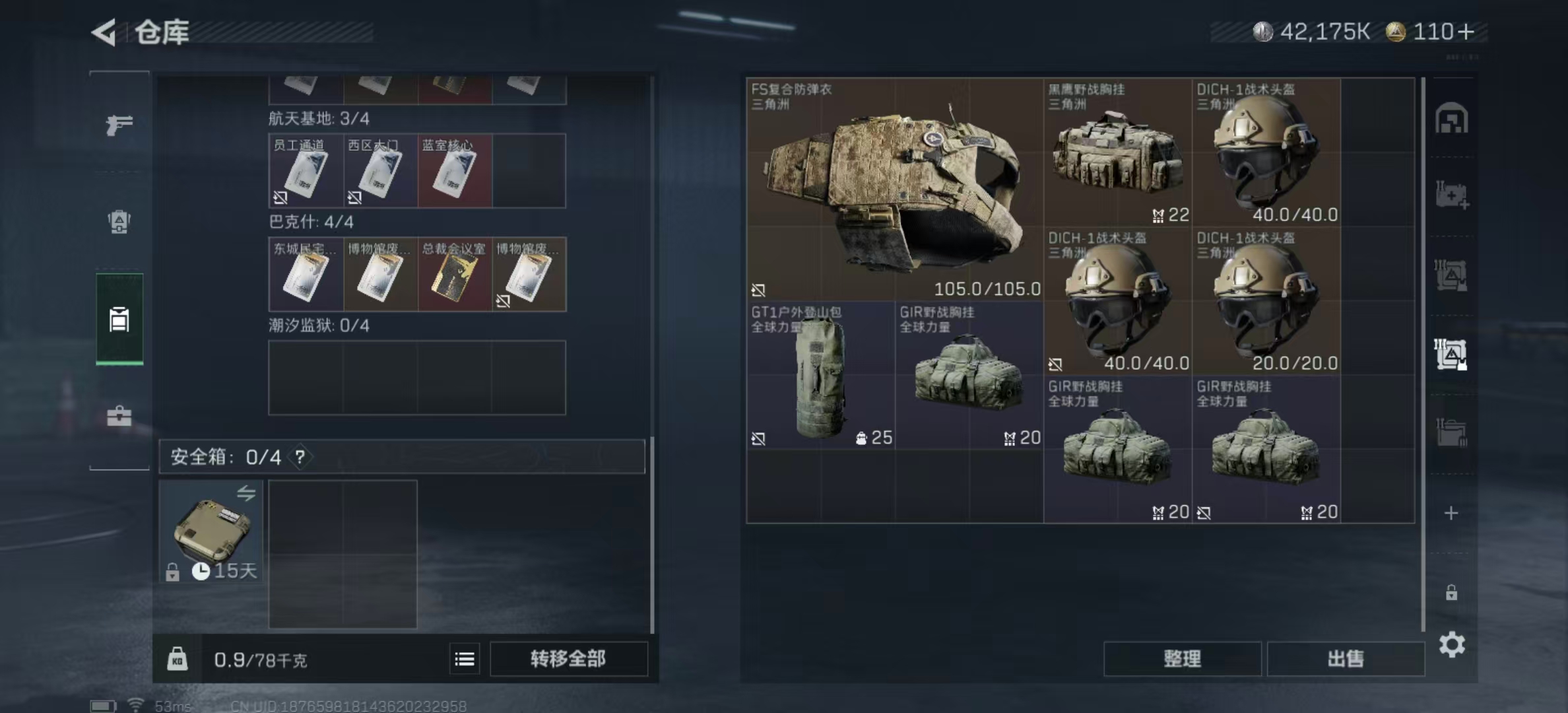Toggle the list view icon beside 转移全部

(x=465, y=659)
